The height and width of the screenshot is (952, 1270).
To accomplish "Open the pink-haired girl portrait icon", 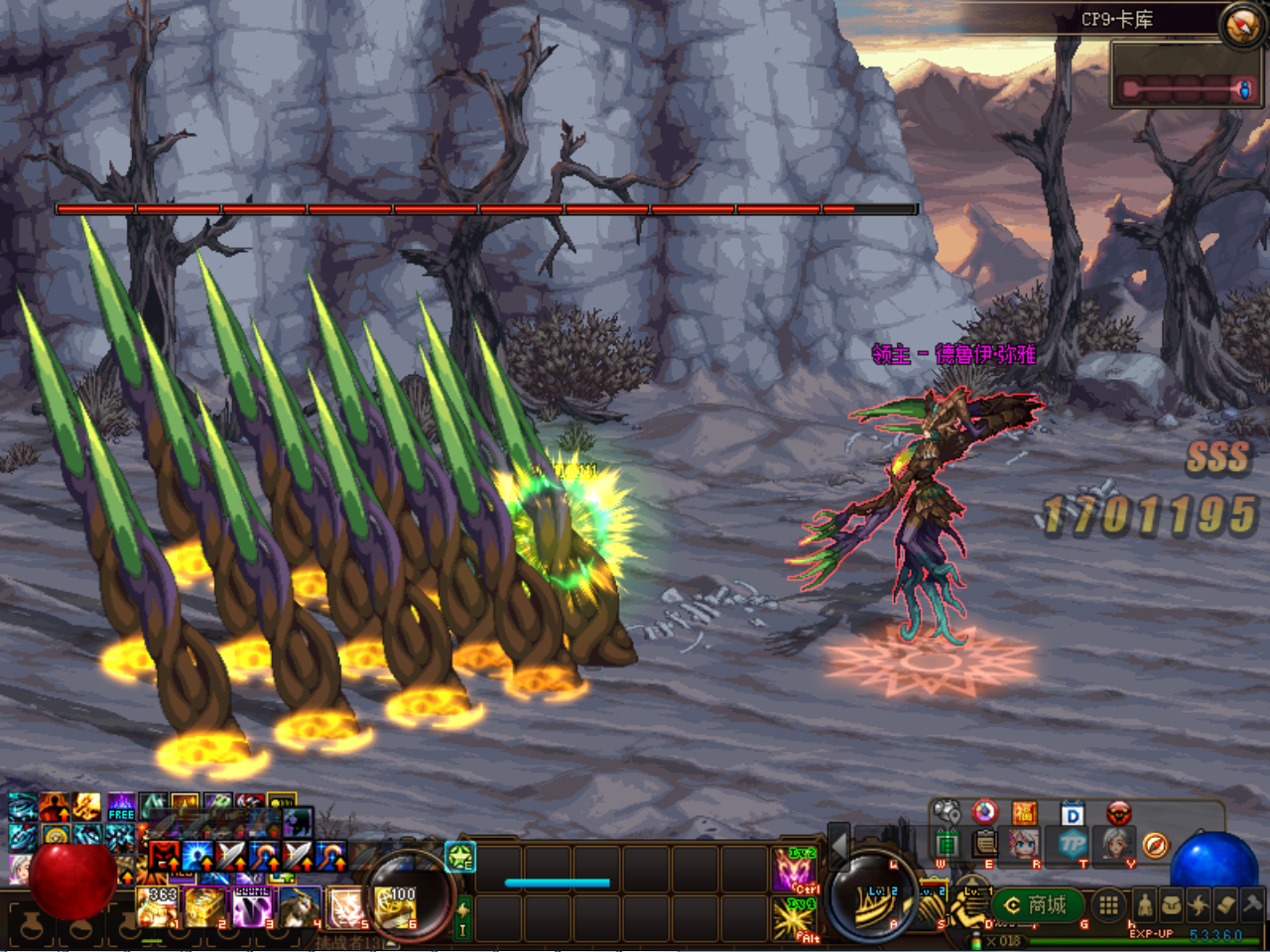I will click(1024, 844).
